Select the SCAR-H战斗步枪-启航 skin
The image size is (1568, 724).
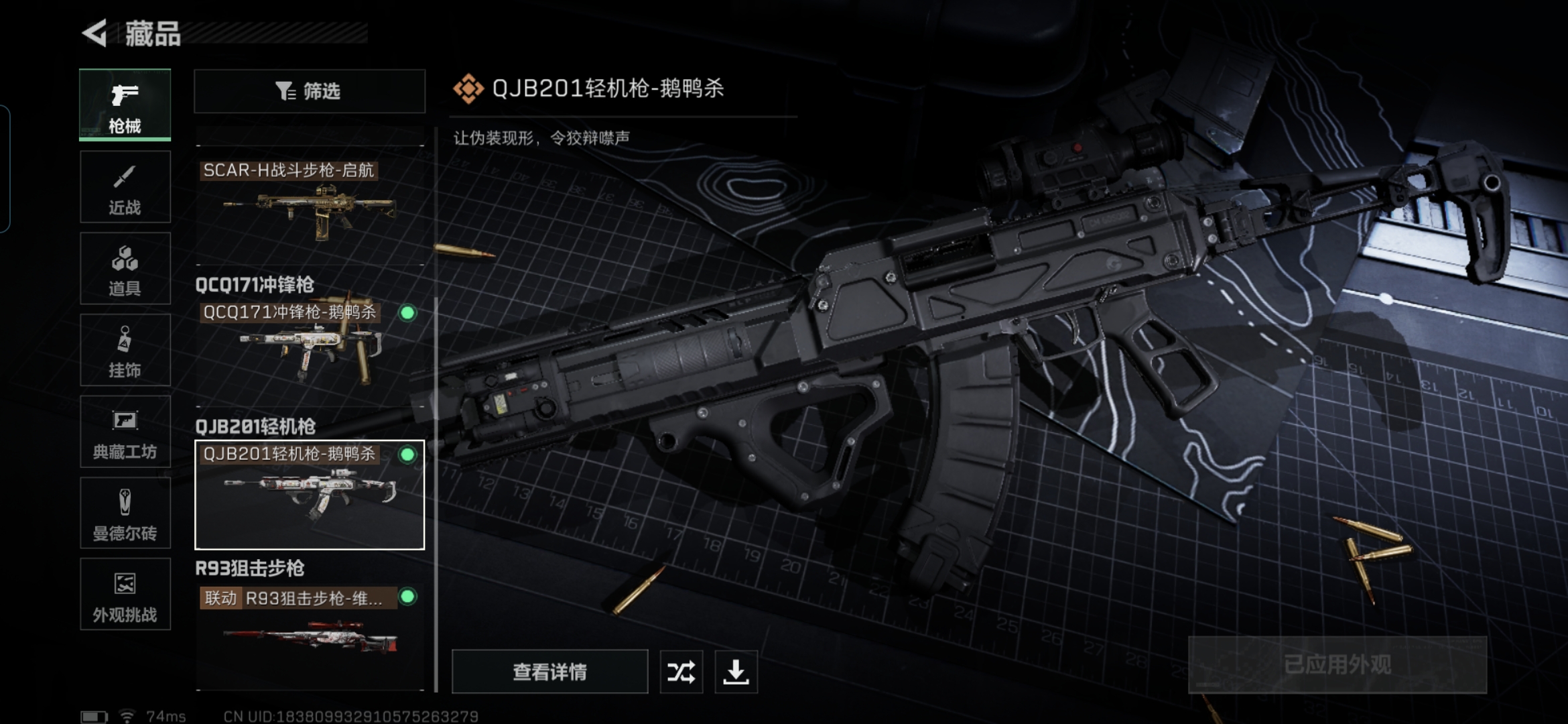point(310,201)
